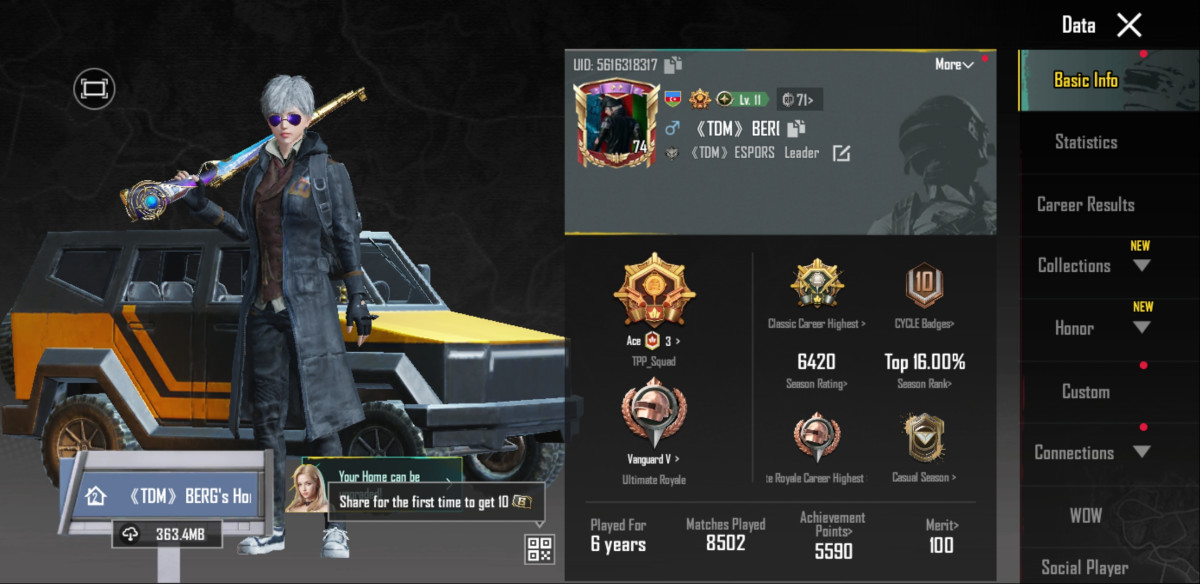1200x584 pixels.
Task: Close the Data profile screen
Action: pyautogui.click(x=1129, y=25)
